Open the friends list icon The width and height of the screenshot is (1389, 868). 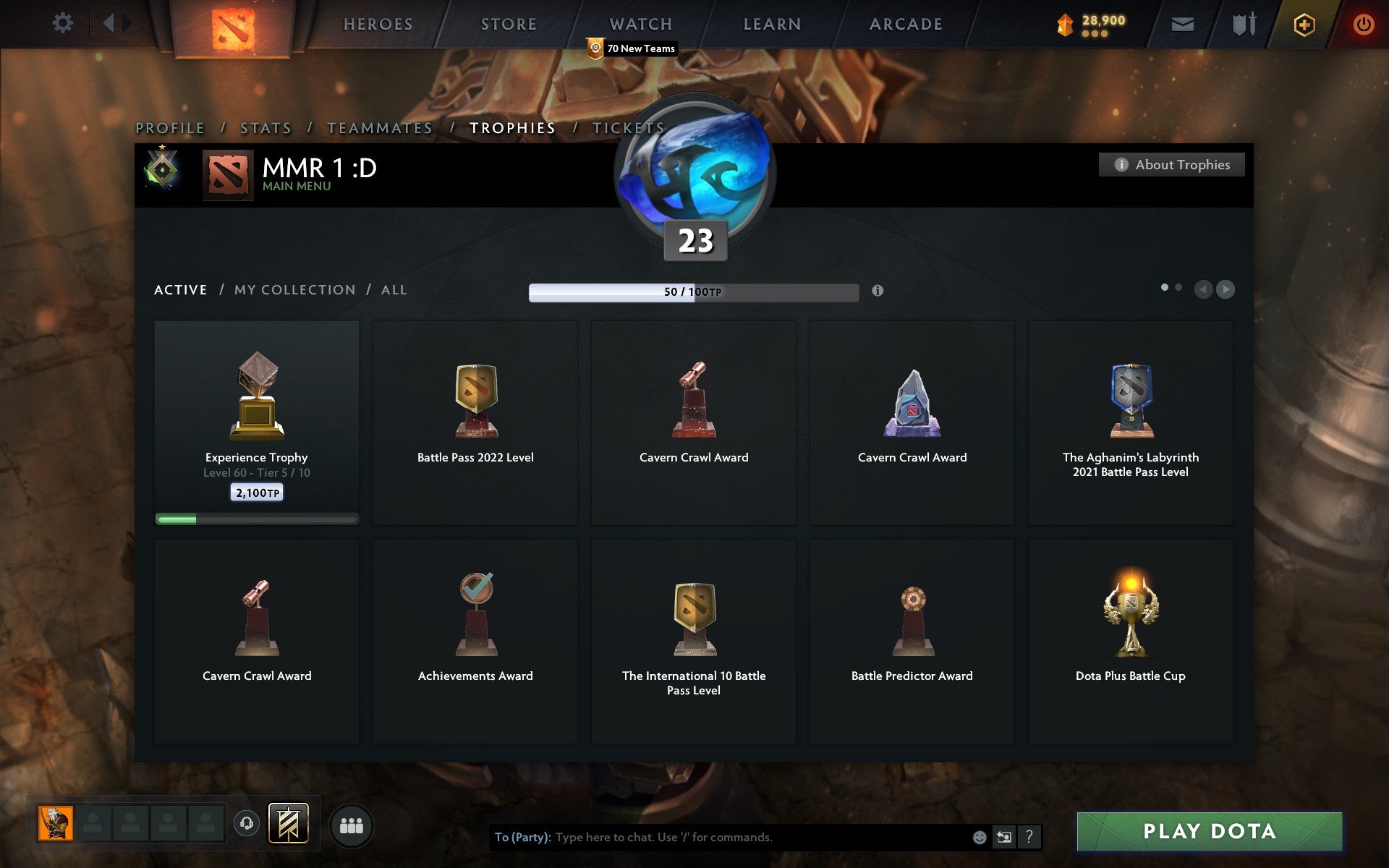click(352, 825)
